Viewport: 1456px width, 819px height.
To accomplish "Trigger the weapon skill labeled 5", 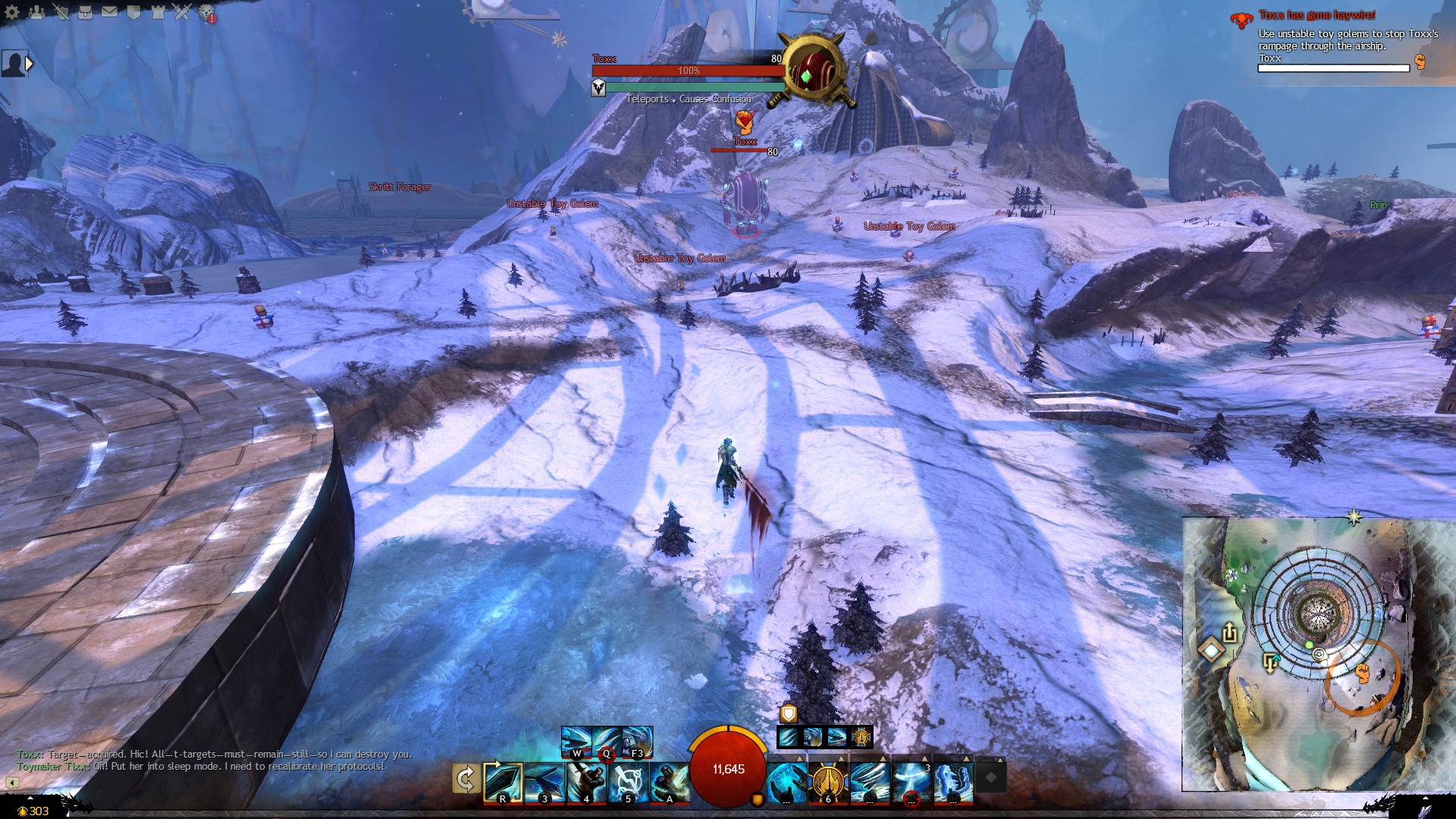I will 628,782.
